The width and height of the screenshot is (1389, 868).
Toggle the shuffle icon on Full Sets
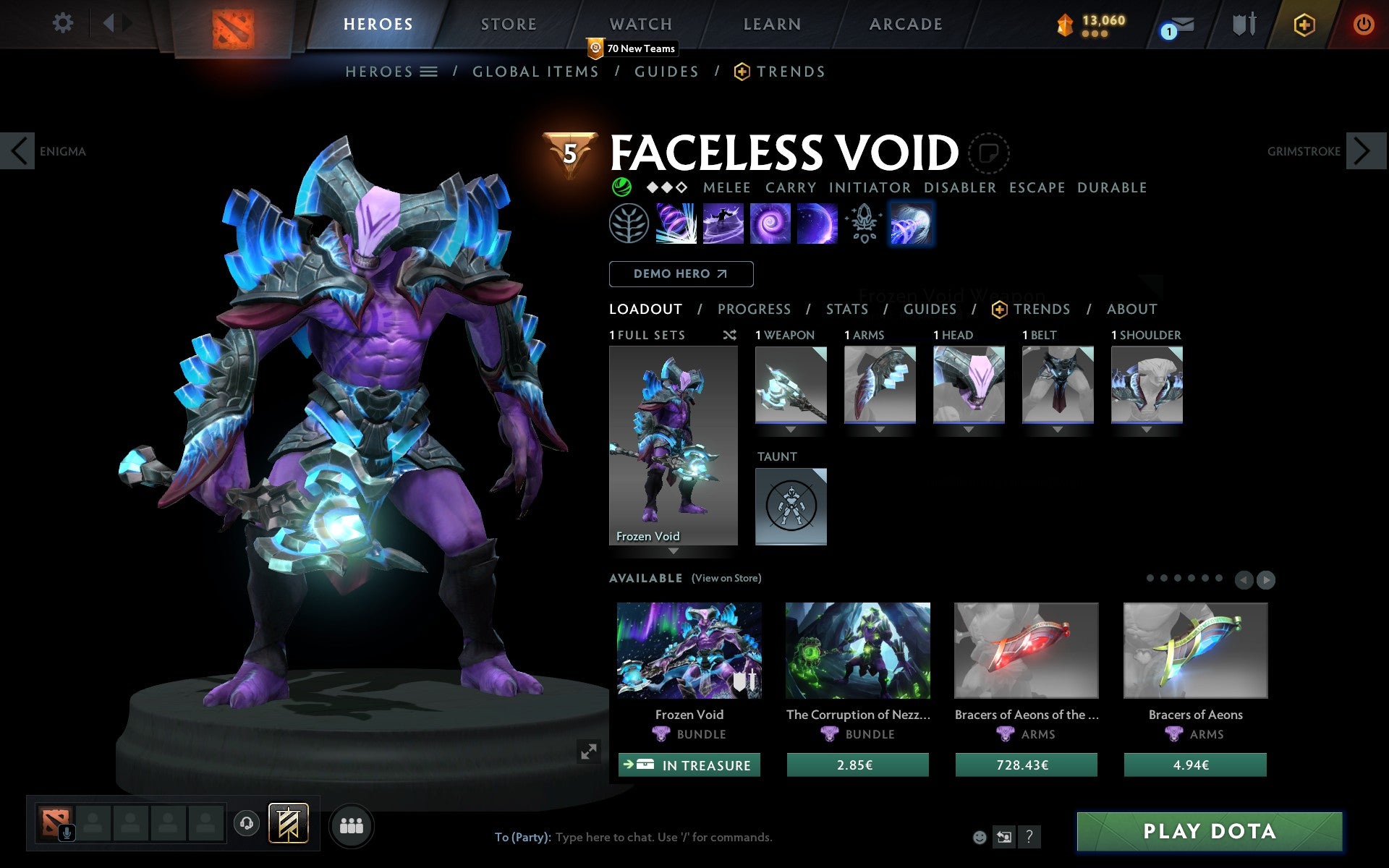point(729,335)
